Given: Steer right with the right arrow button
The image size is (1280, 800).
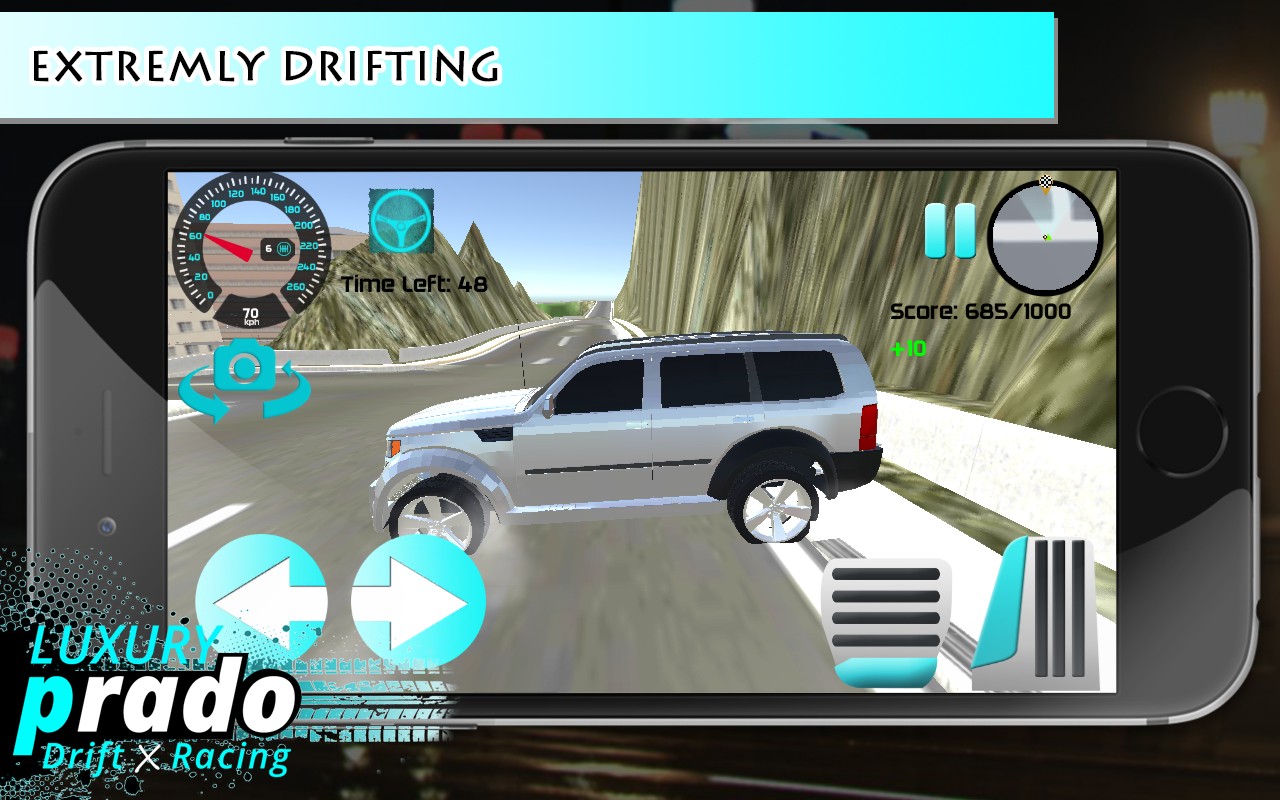Looking at the screenshot, I should (x=418, y=601).
